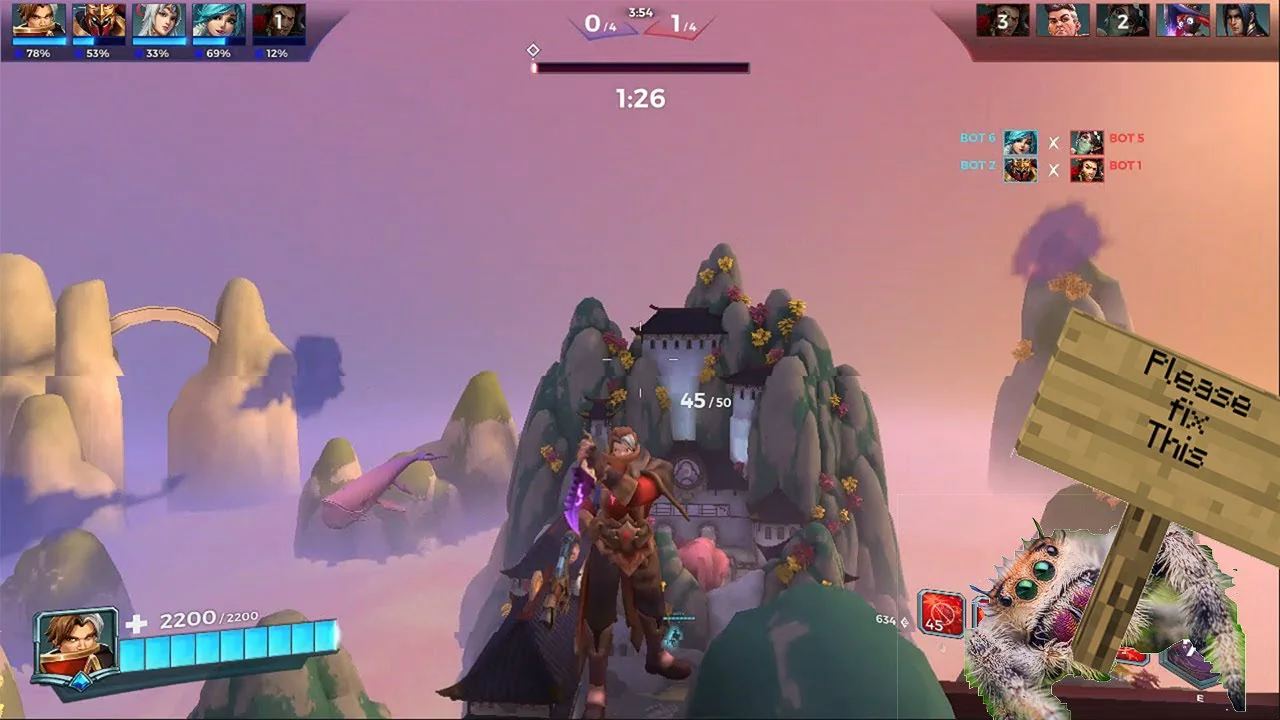Click the BOT 1 victim icon in kill feed
1280x720 pixels.
coord(1087,169)
